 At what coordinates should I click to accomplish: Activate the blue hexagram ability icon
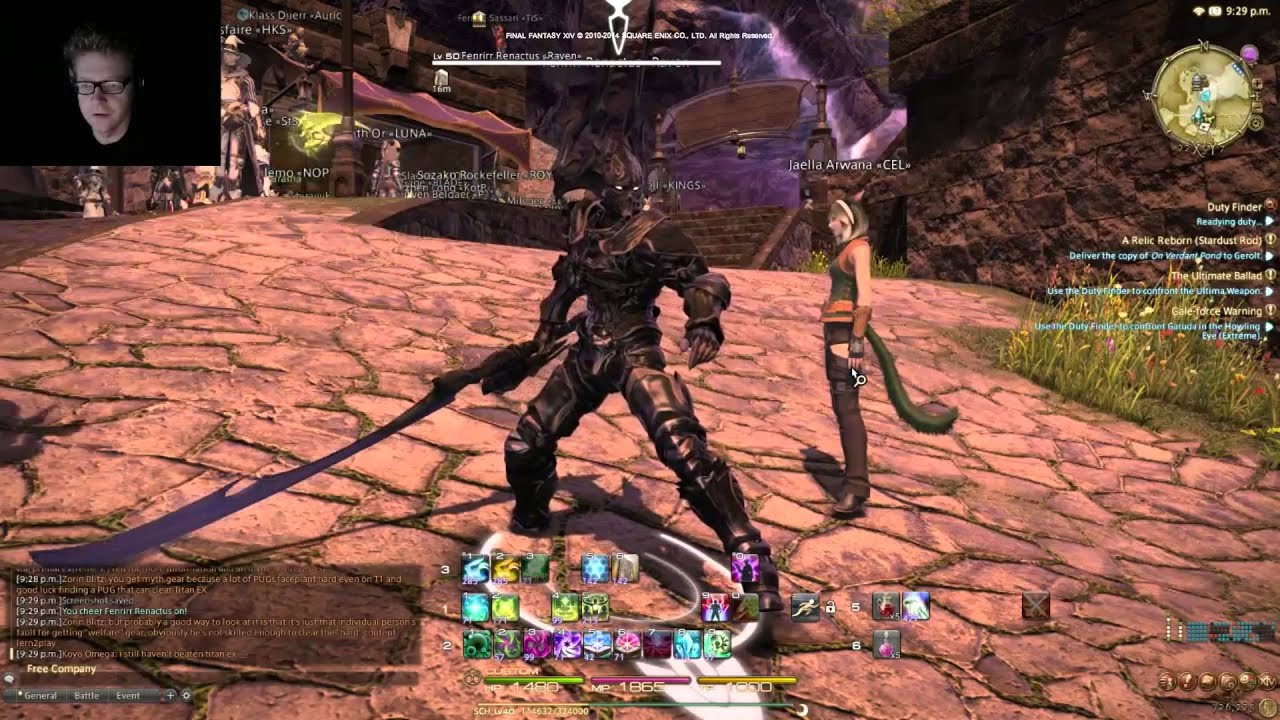click(595, 569)
